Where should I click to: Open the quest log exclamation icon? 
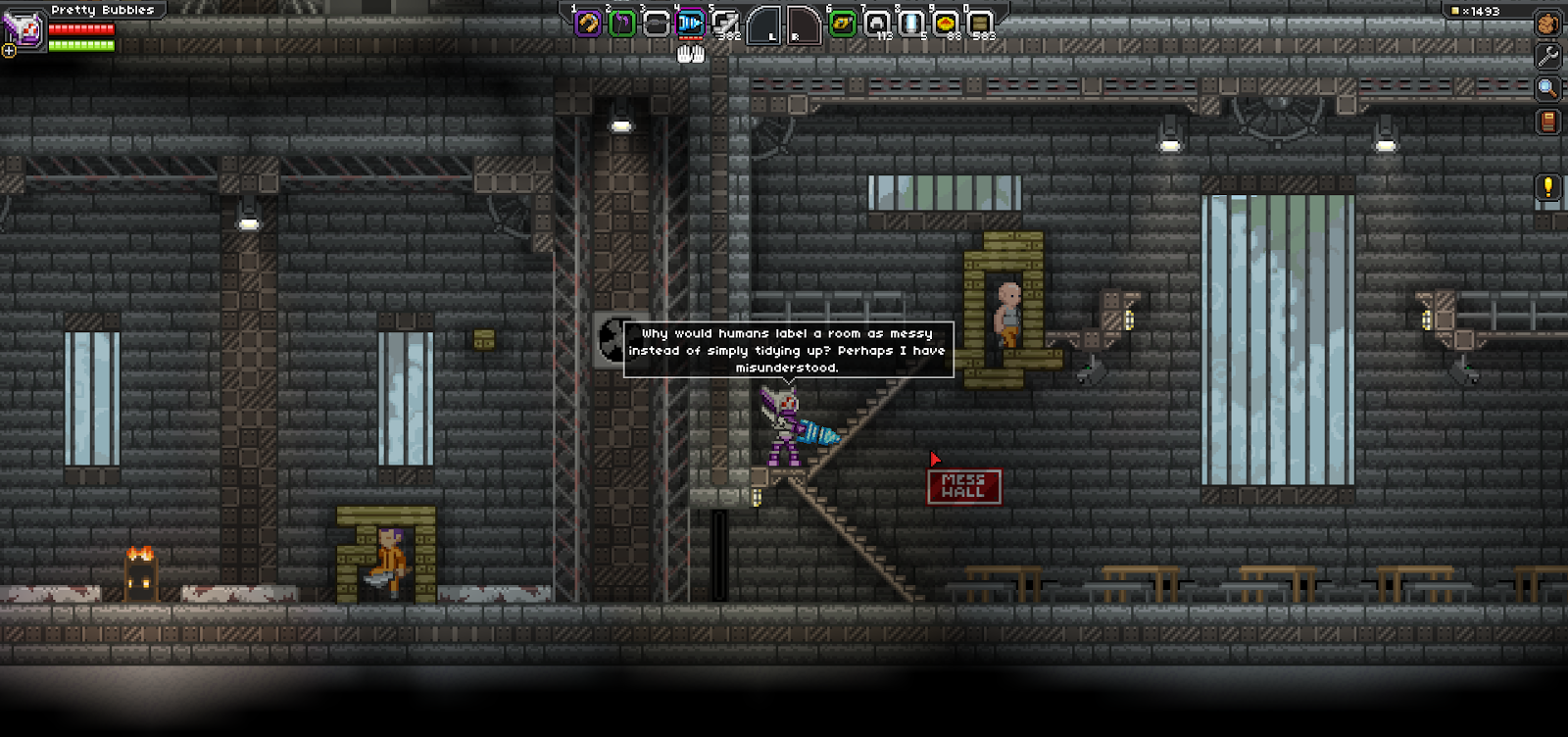(x=1548, y=186)
